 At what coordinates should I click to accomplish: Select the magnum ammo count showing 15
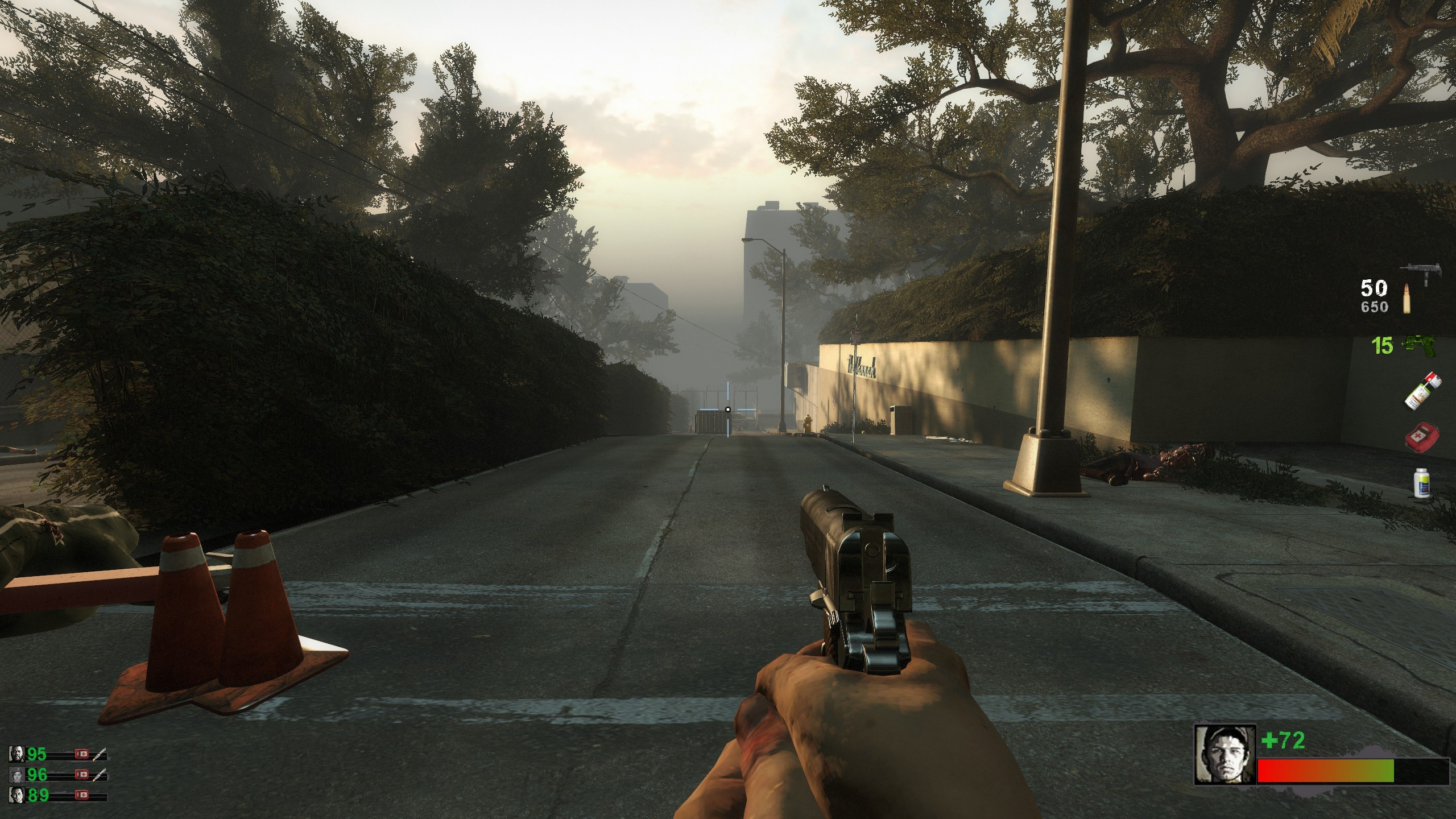coord(1382,345)
